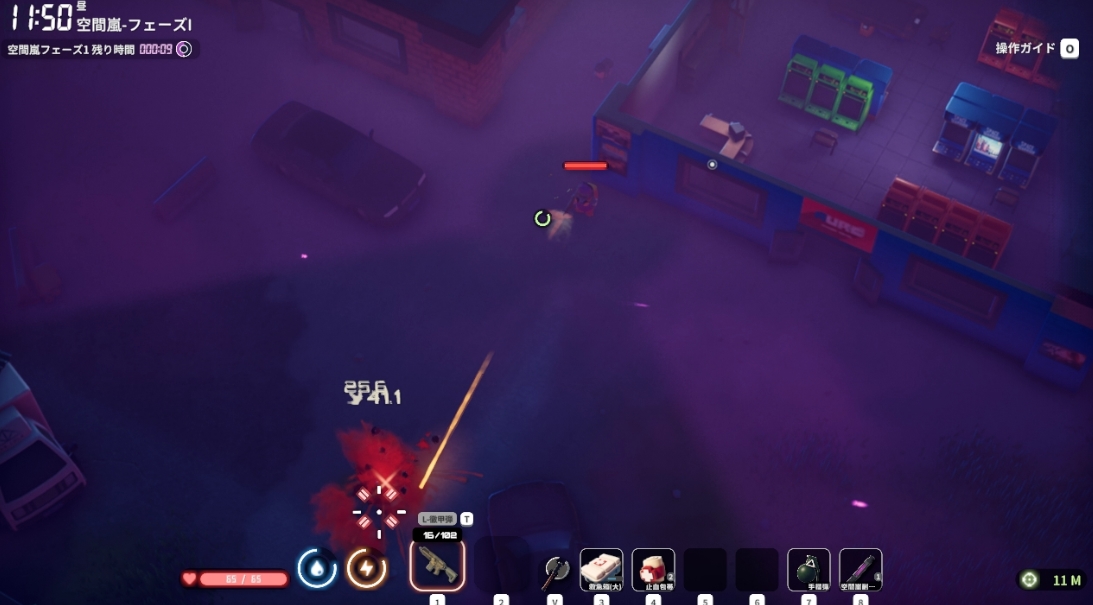The image size is (1093, 605).
Task: Use the large first aid kit
Action: (x=602, y=569)
